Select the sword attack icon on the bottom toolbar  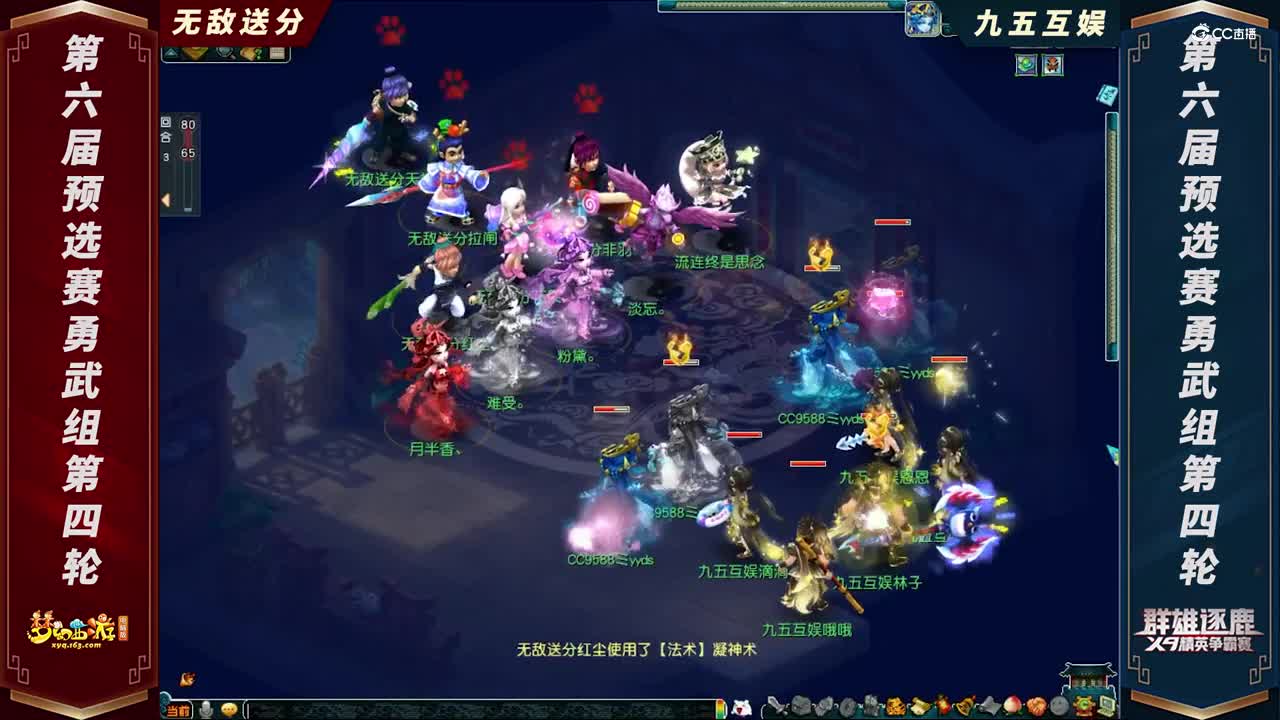pyautogui.click(x=776, y=705)
